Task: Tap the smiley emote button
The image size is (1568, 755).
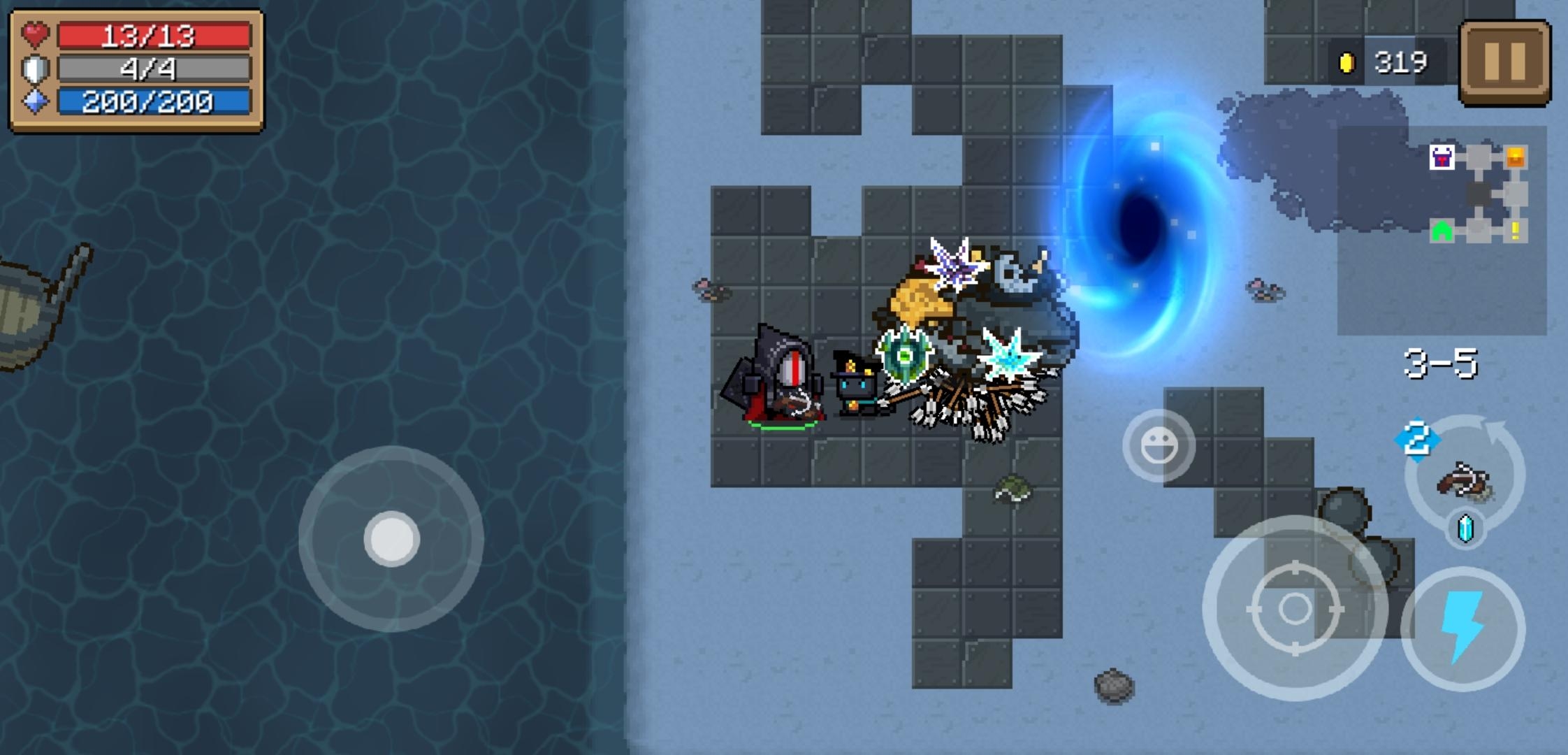Action: click(1159, 445)
